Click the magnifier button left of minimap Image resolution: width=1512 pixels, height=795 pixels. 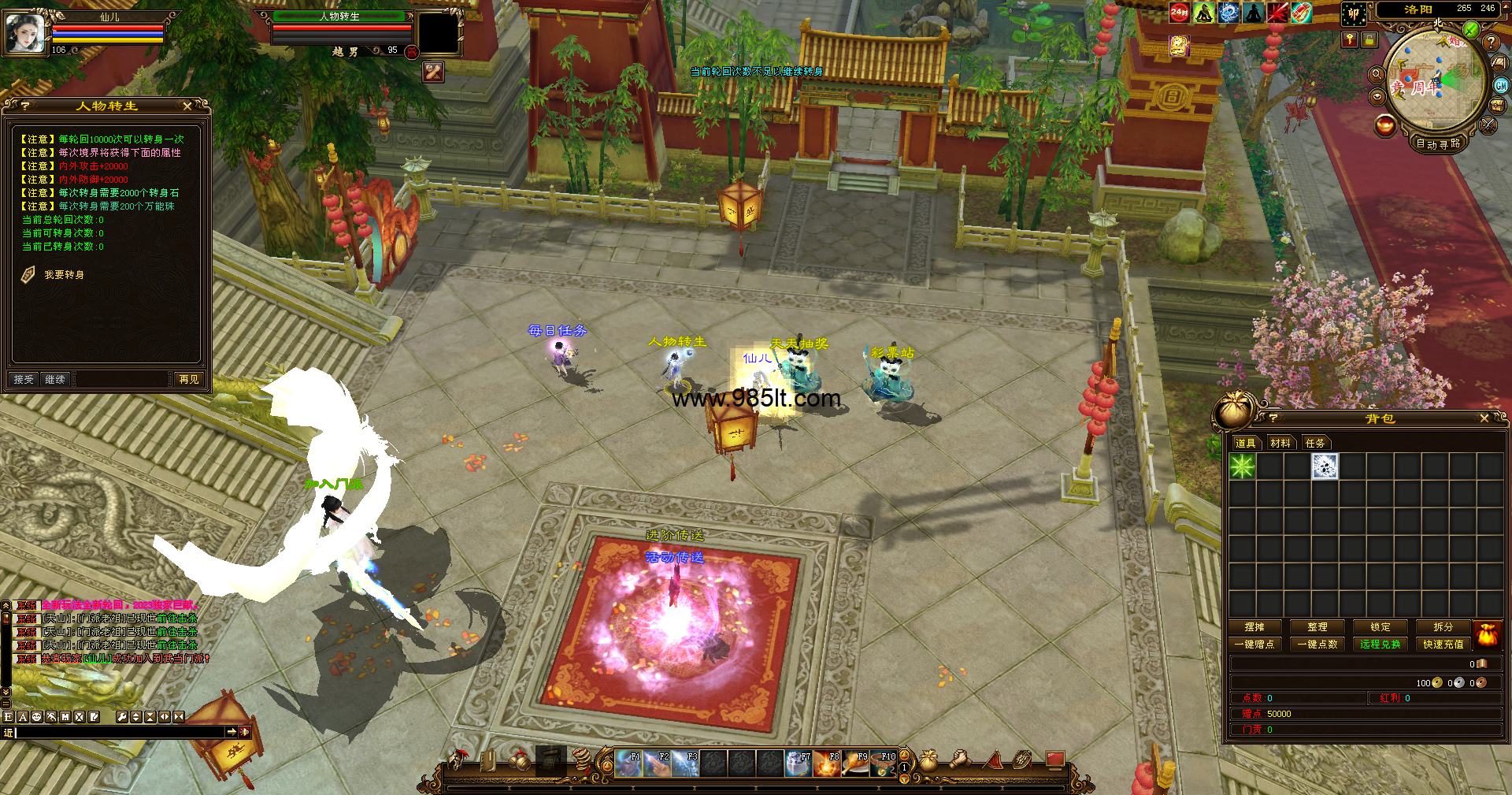[1377, 75]
